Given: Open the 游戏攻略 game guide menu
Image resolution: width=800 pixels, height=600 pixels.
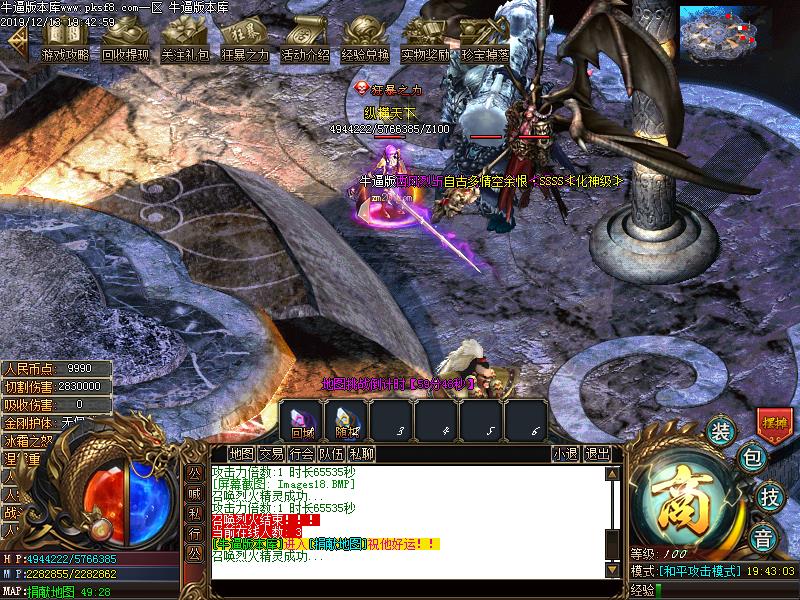Looking at the screenshot, I should pyautogui.click(x=65, y=42).
